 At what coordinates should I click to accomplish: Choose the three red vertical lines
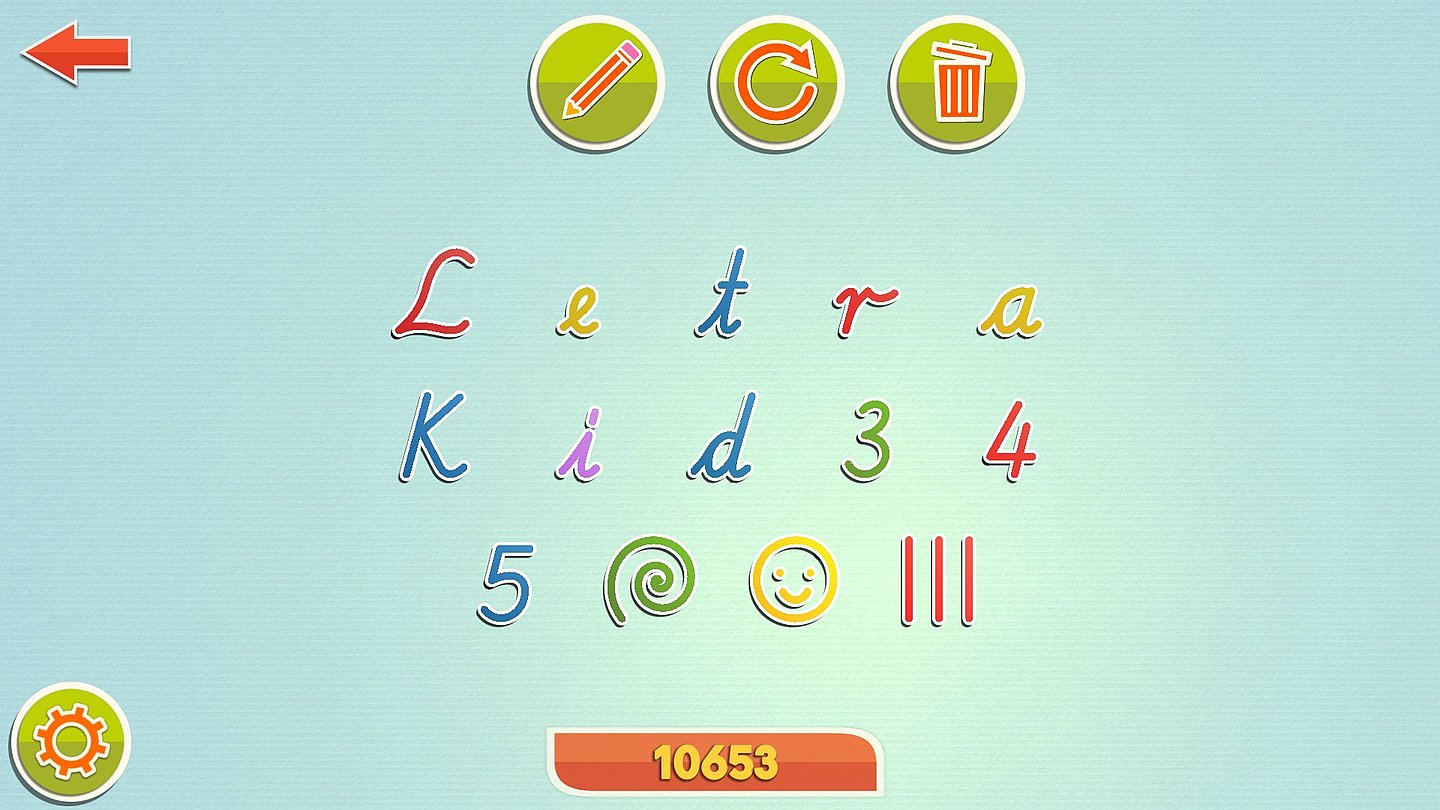click(x=937, y=581)
